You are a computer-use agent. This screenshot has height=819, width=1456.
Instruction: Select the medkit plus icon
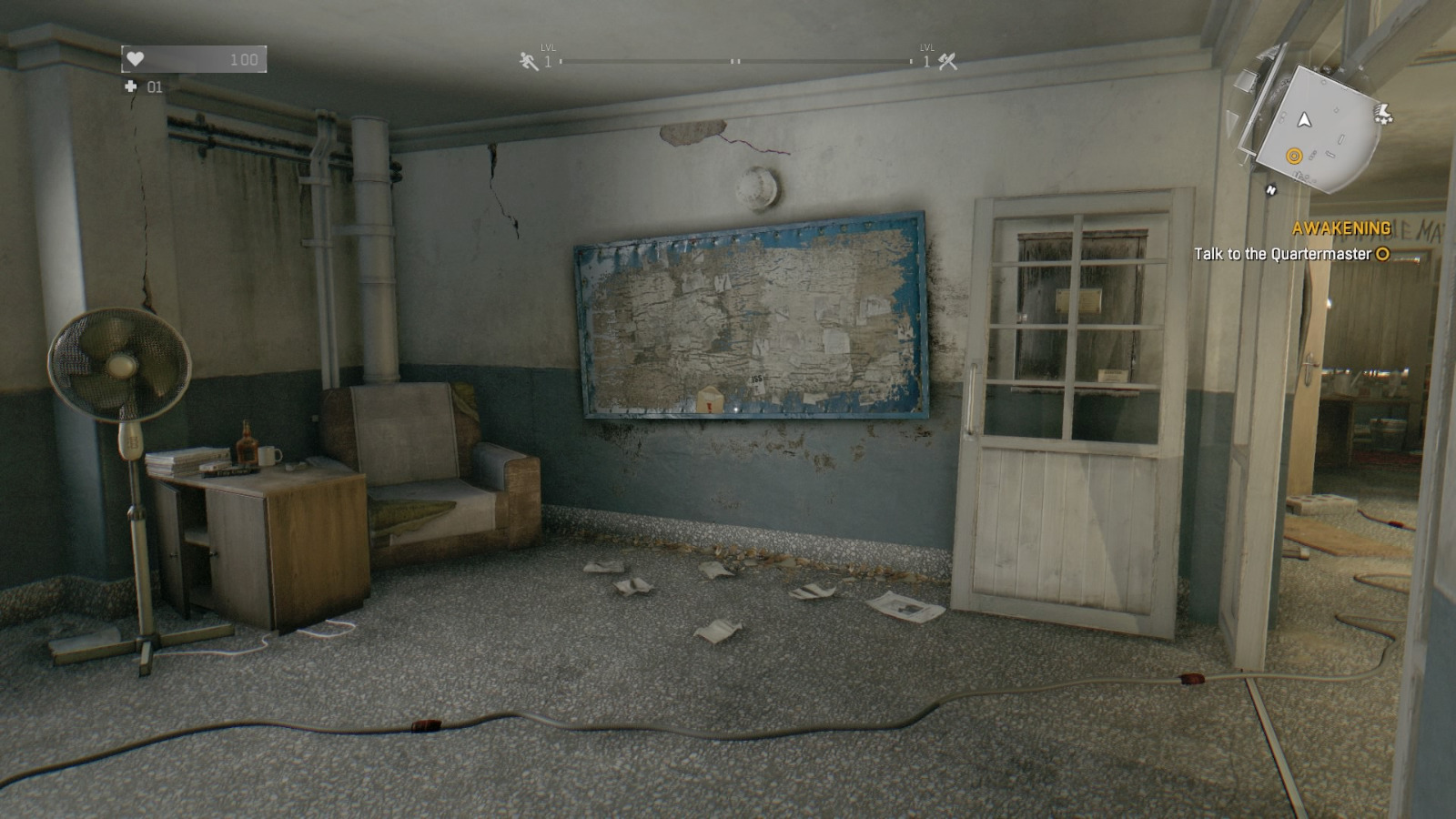pyautogui.click(x=131, y=89)
